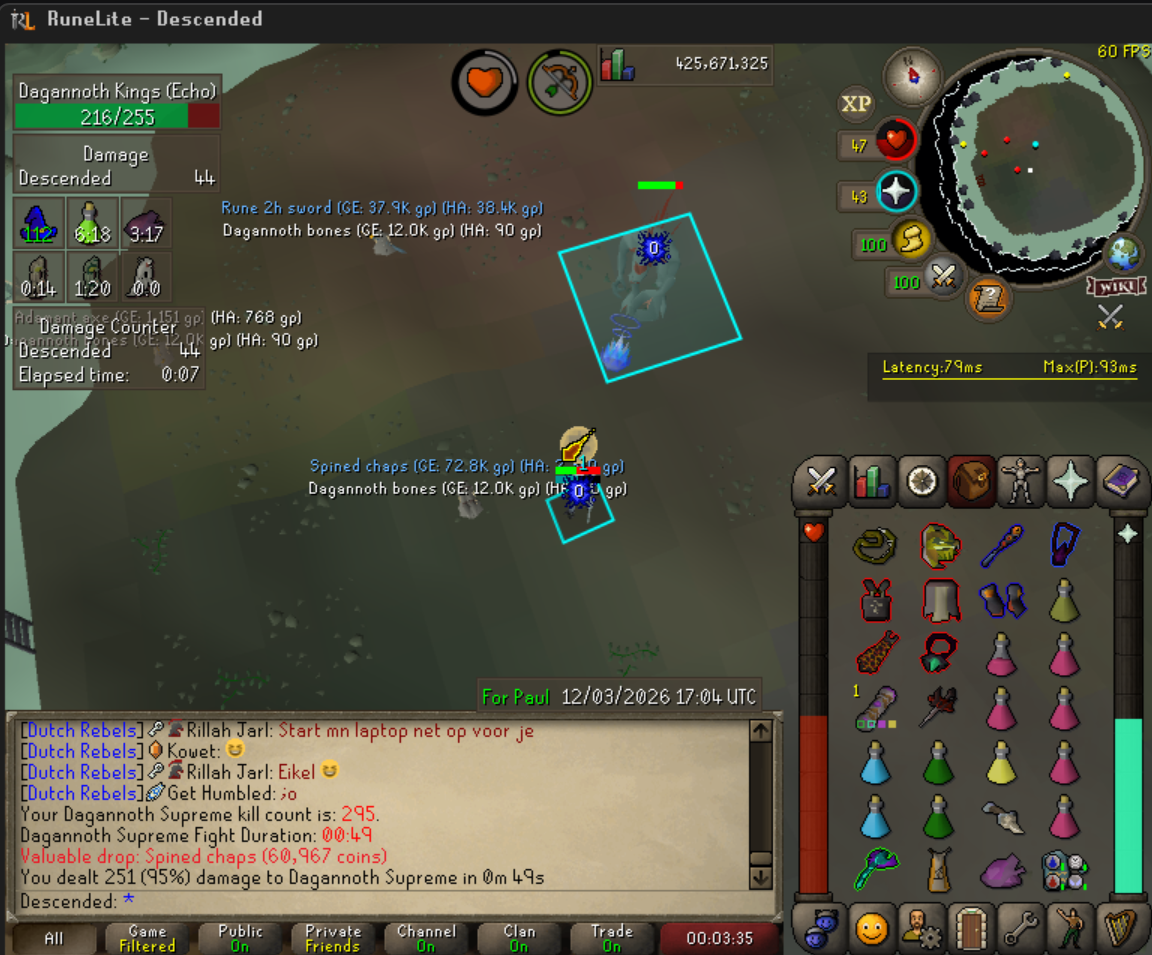
Task: Select the serpentine helm in inventory
Action: pyautogui.click(x=939, y=545)
